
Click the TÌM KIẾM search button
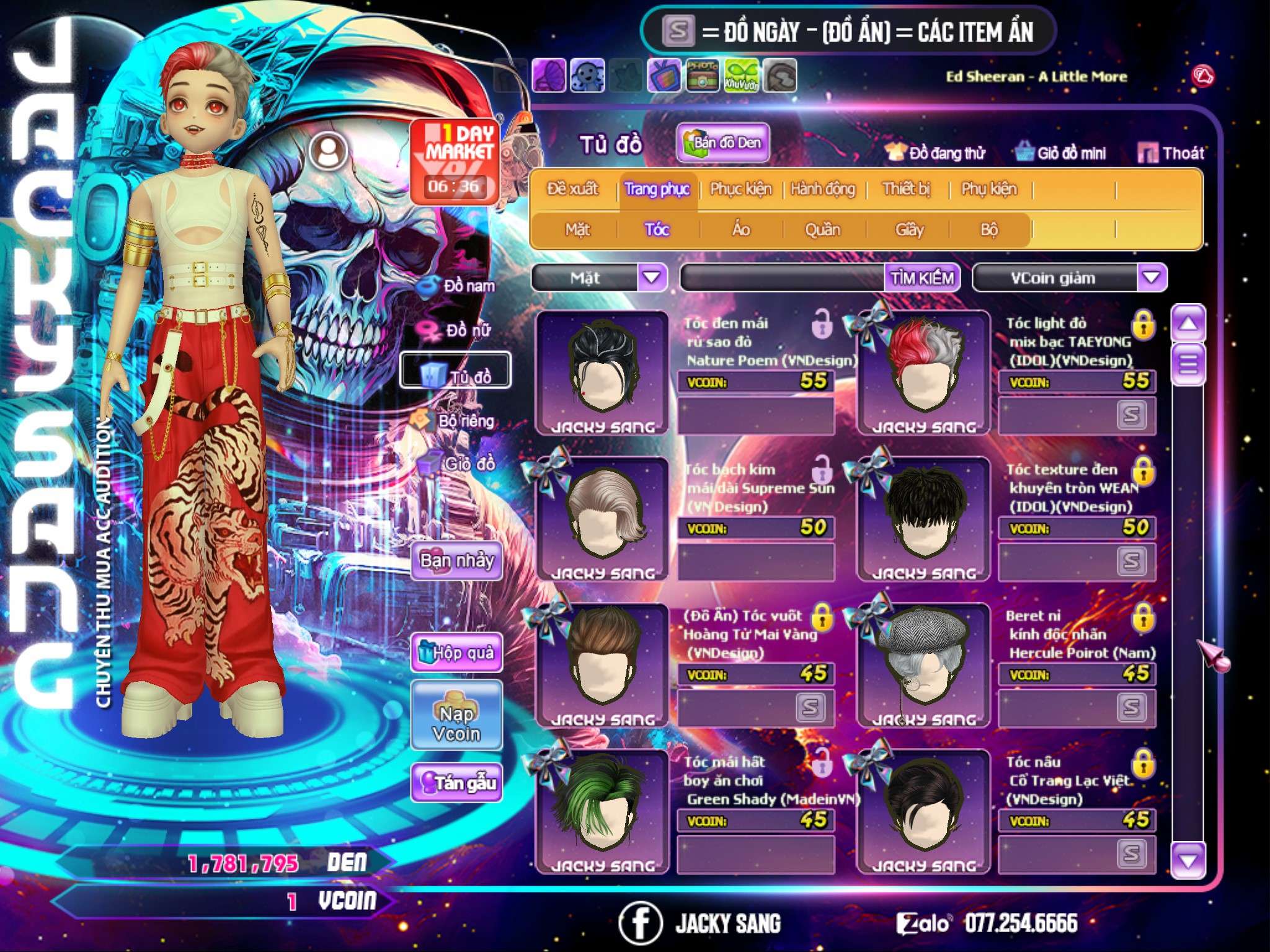(922, 278)
